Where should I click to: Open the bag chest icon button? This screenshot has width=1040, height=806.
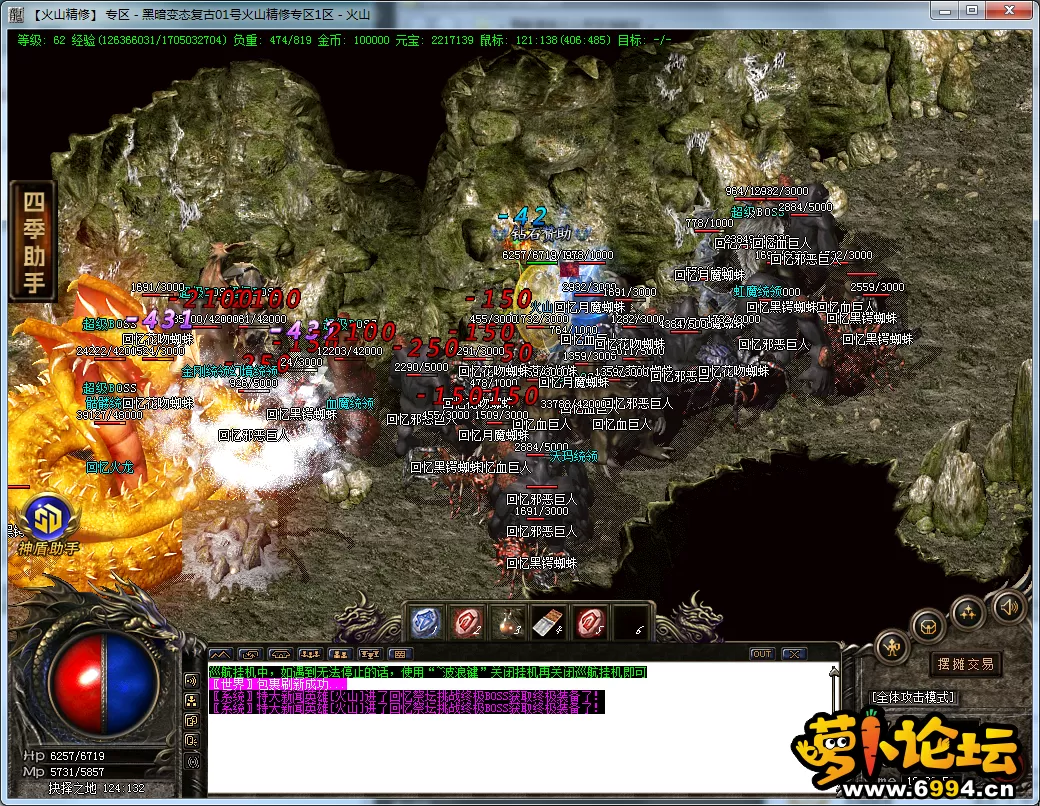[929, 627]
